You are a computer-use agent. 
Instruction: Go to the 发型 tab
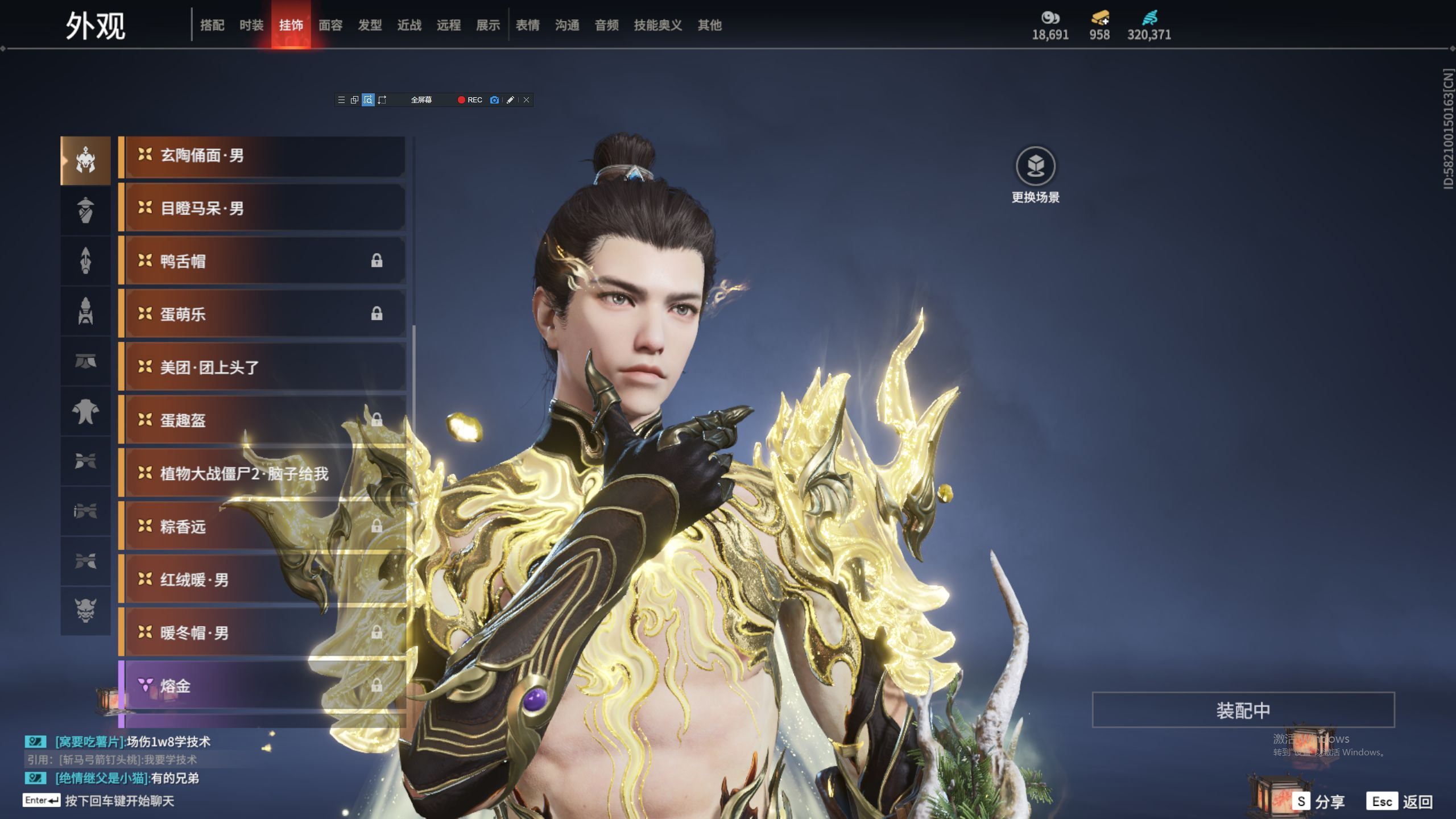click(370, 25)
